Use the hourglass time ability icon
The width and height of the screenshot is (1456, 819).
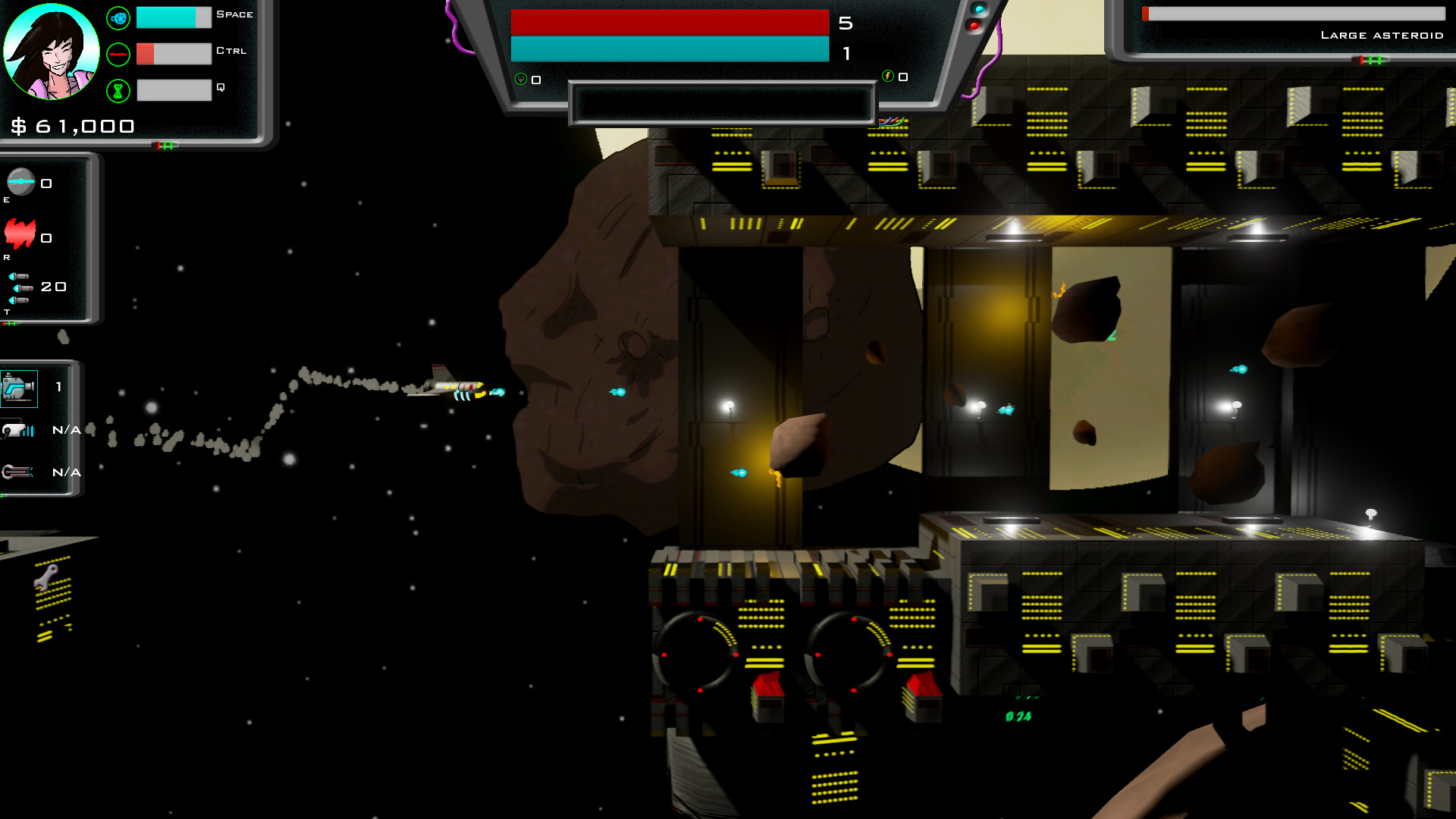click(118, 91)
